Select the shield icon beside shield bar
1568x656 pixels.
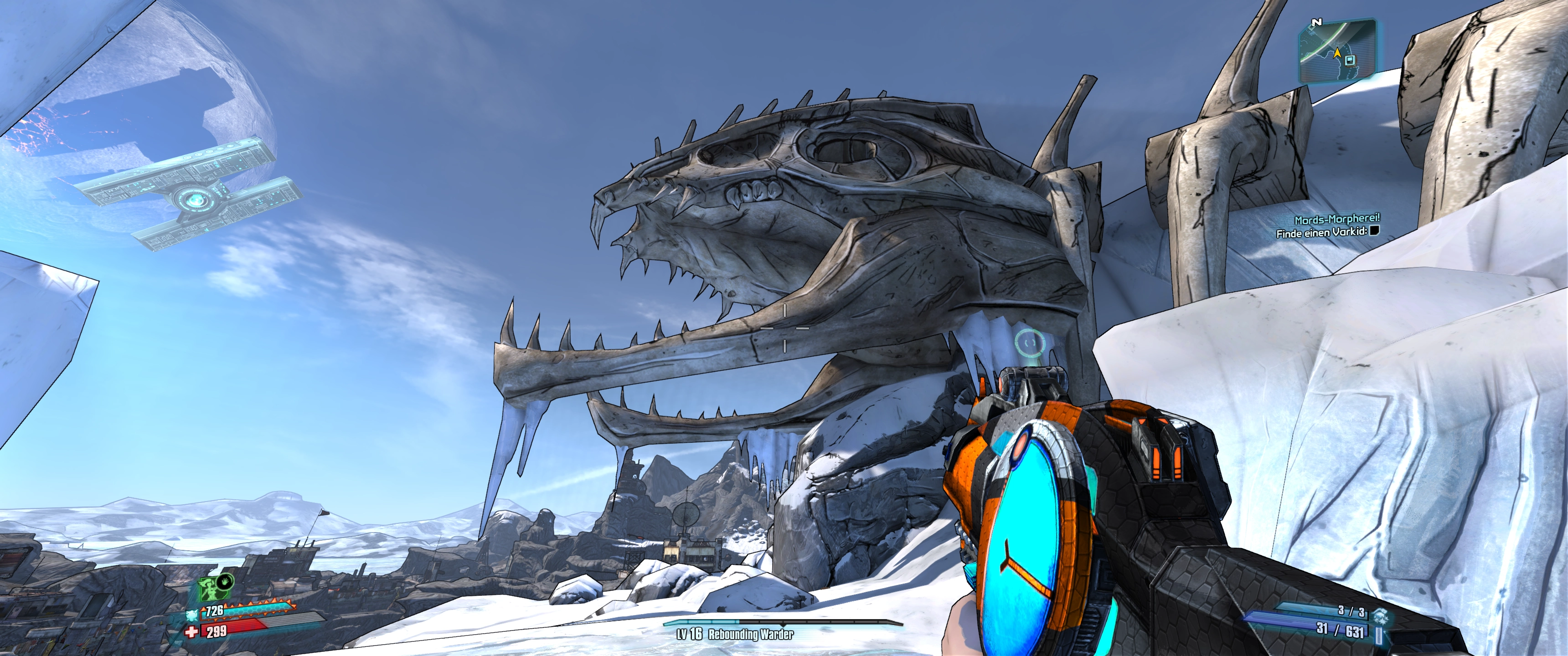click(192, 615)
